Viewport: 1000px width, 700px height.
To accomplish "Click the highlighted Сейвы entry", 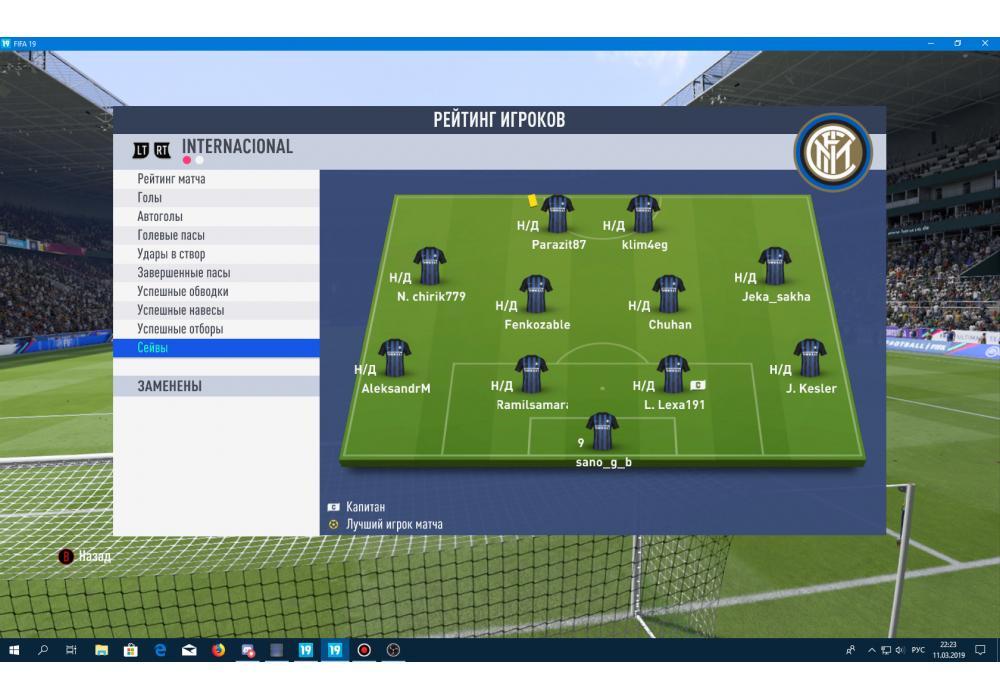I will [153, 348].
